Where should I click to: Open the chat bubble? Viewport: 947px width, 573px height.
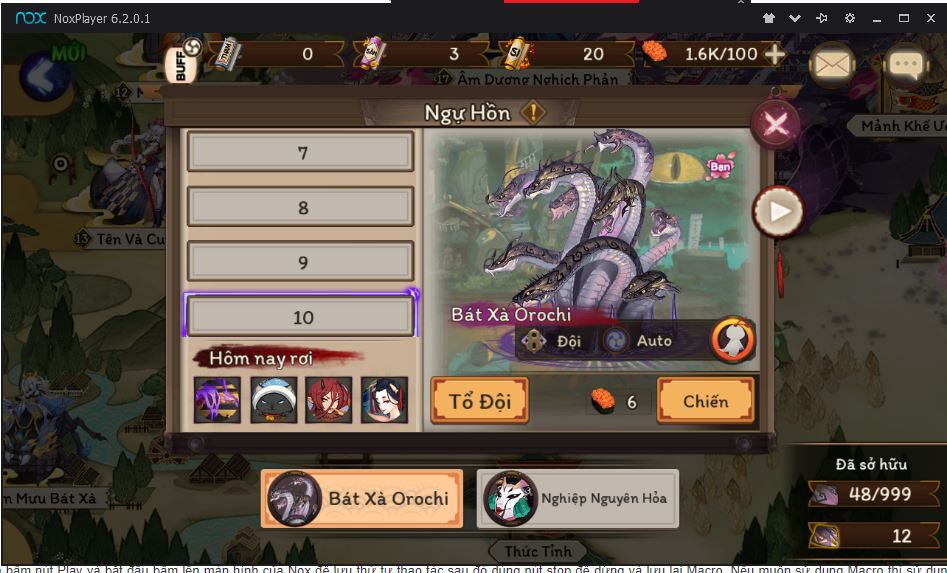(x=907, y=66)
